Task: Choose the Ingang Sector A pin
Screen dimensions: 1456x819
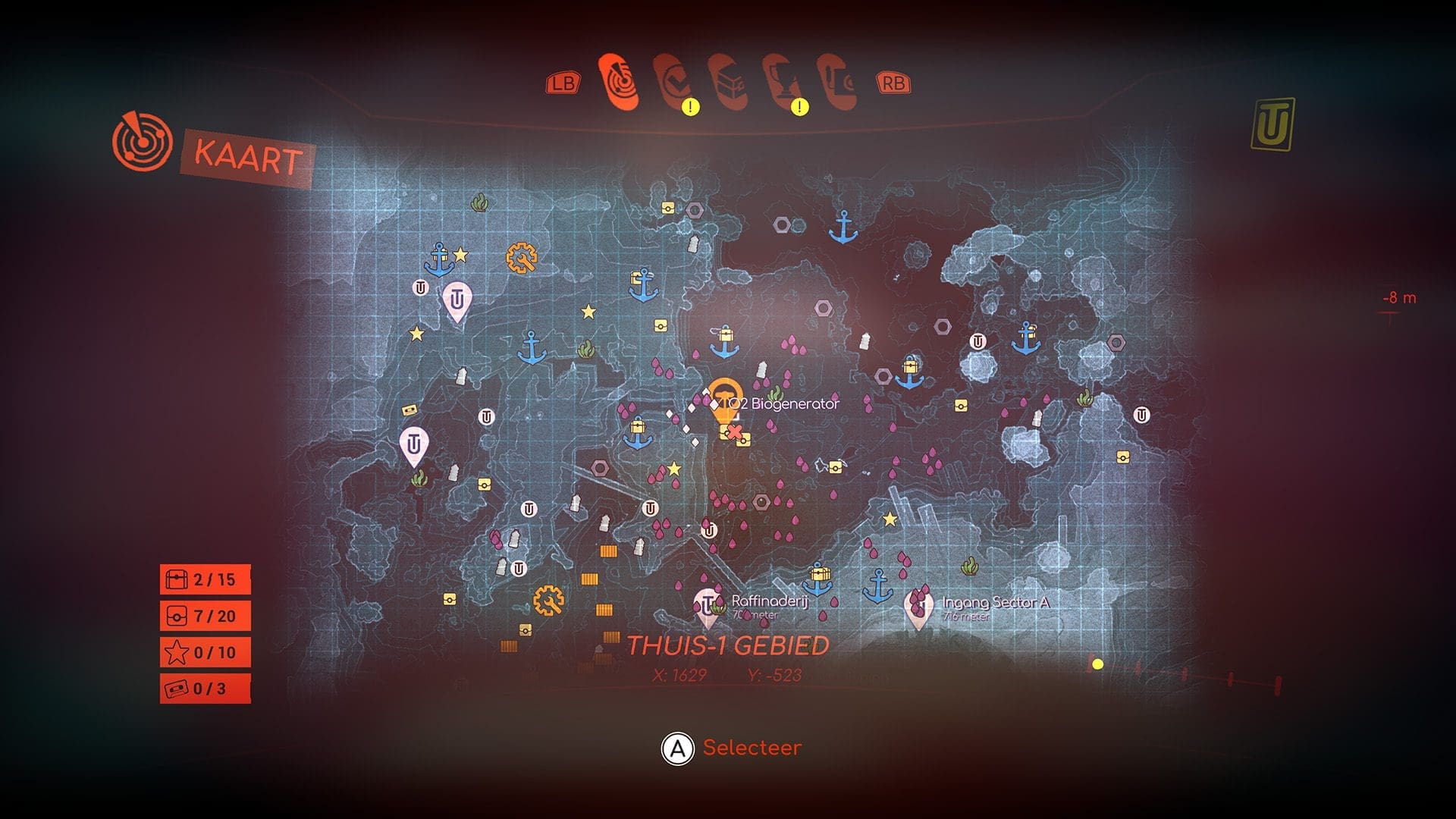Action: point(918,607)
